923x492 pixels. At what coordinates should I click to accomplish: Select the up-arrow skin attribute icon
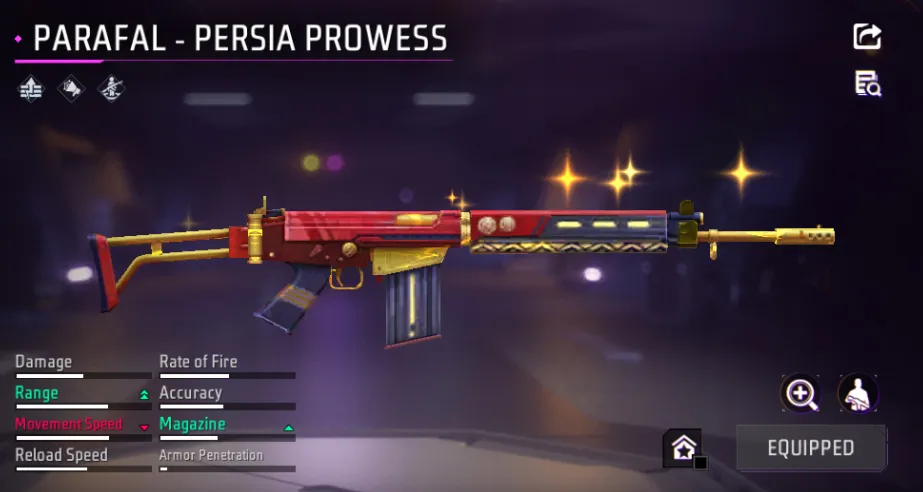point(31,89)
